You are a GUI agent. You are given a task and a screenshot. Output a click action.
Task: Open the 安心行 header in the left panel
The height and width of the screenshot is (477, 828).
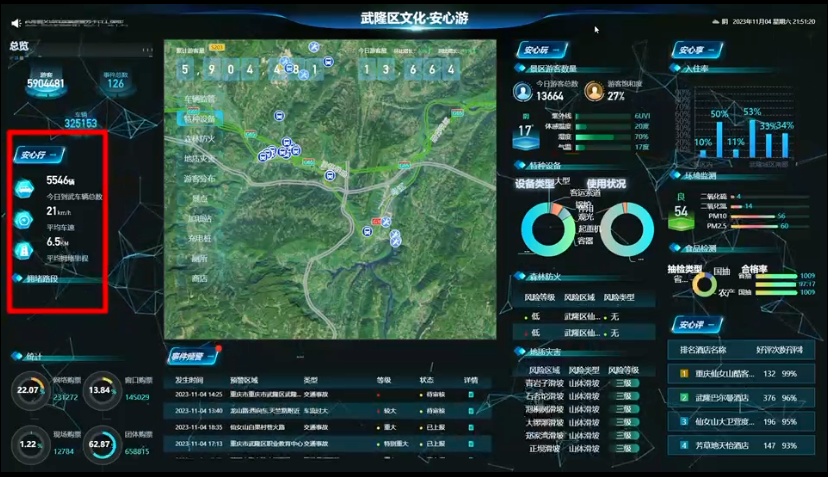(x=38, y=155)
